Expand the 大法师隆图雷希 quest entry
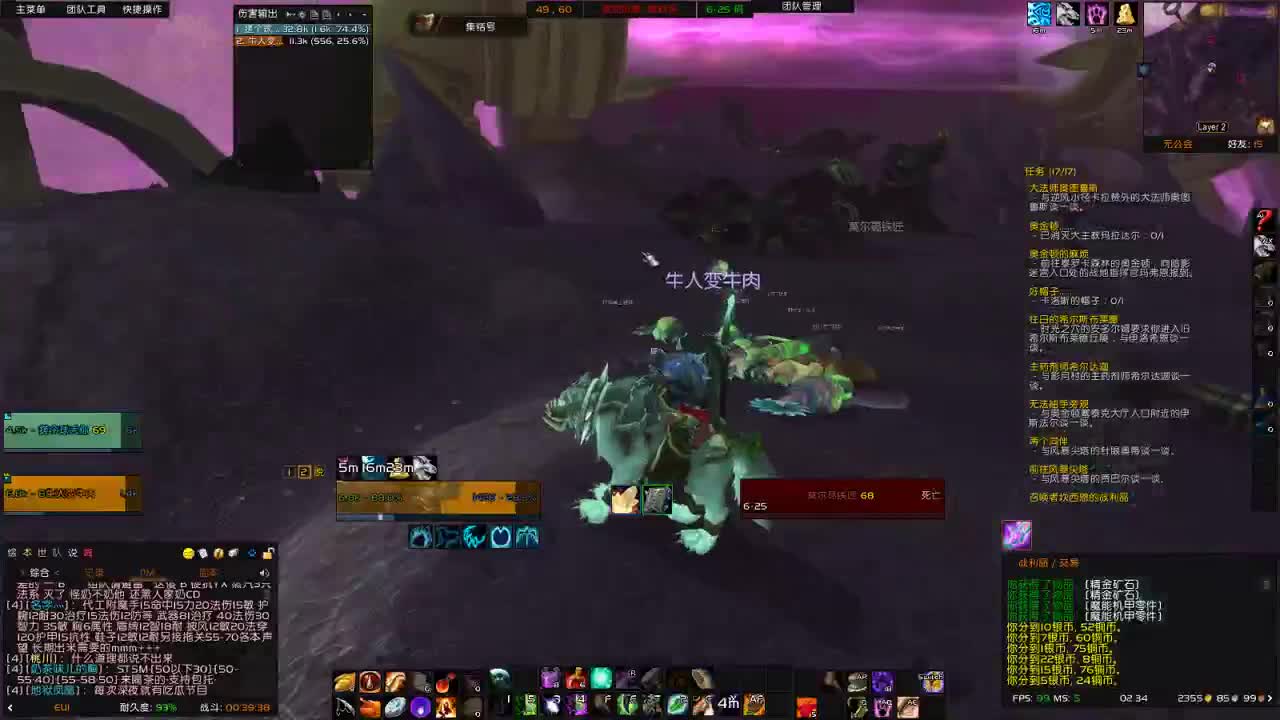The height and width of the screenshot is (720, 1280). click(1062, 185)
